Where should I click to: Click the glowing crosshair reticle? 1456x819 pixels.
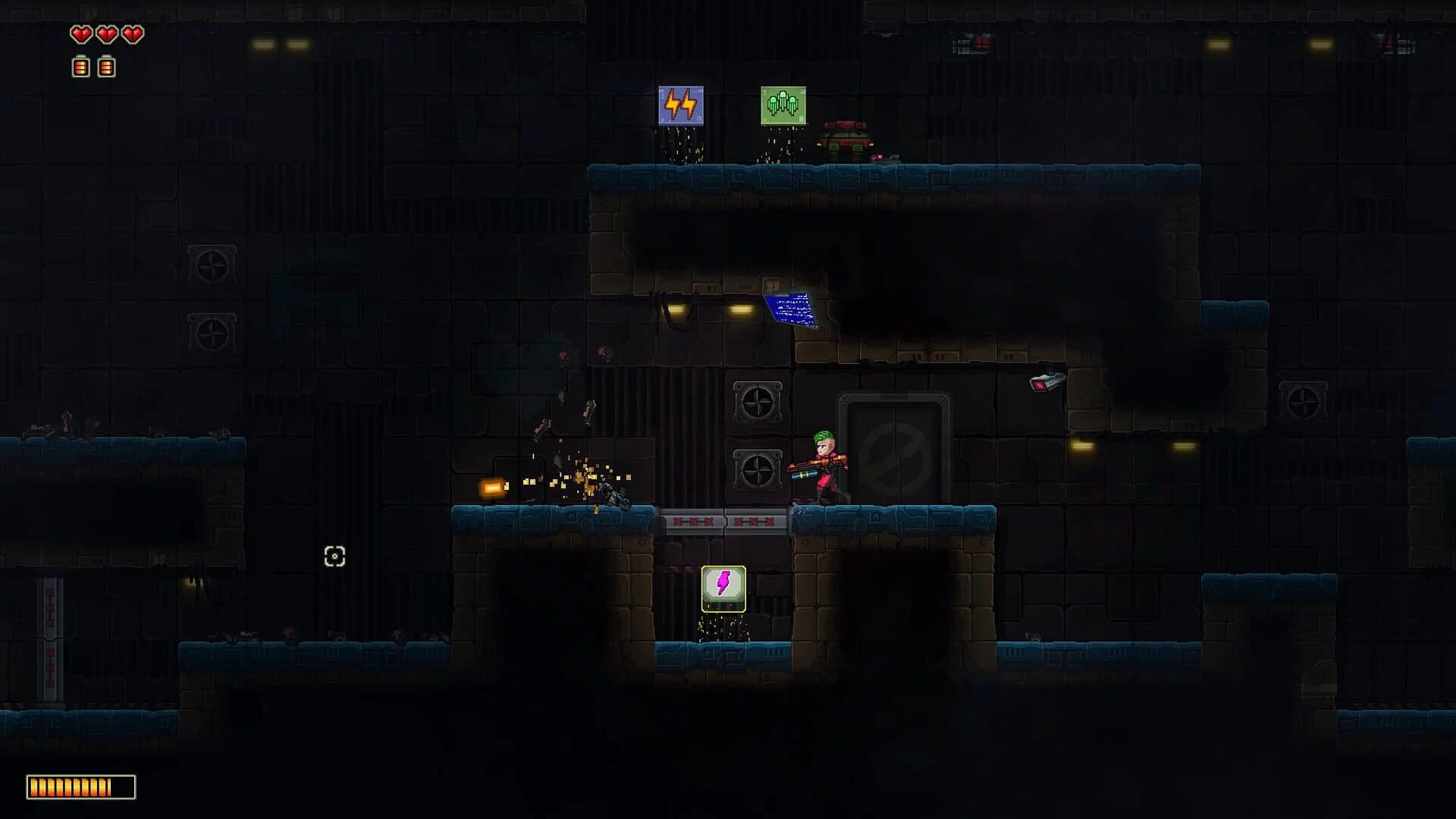[x=334, y=557]
